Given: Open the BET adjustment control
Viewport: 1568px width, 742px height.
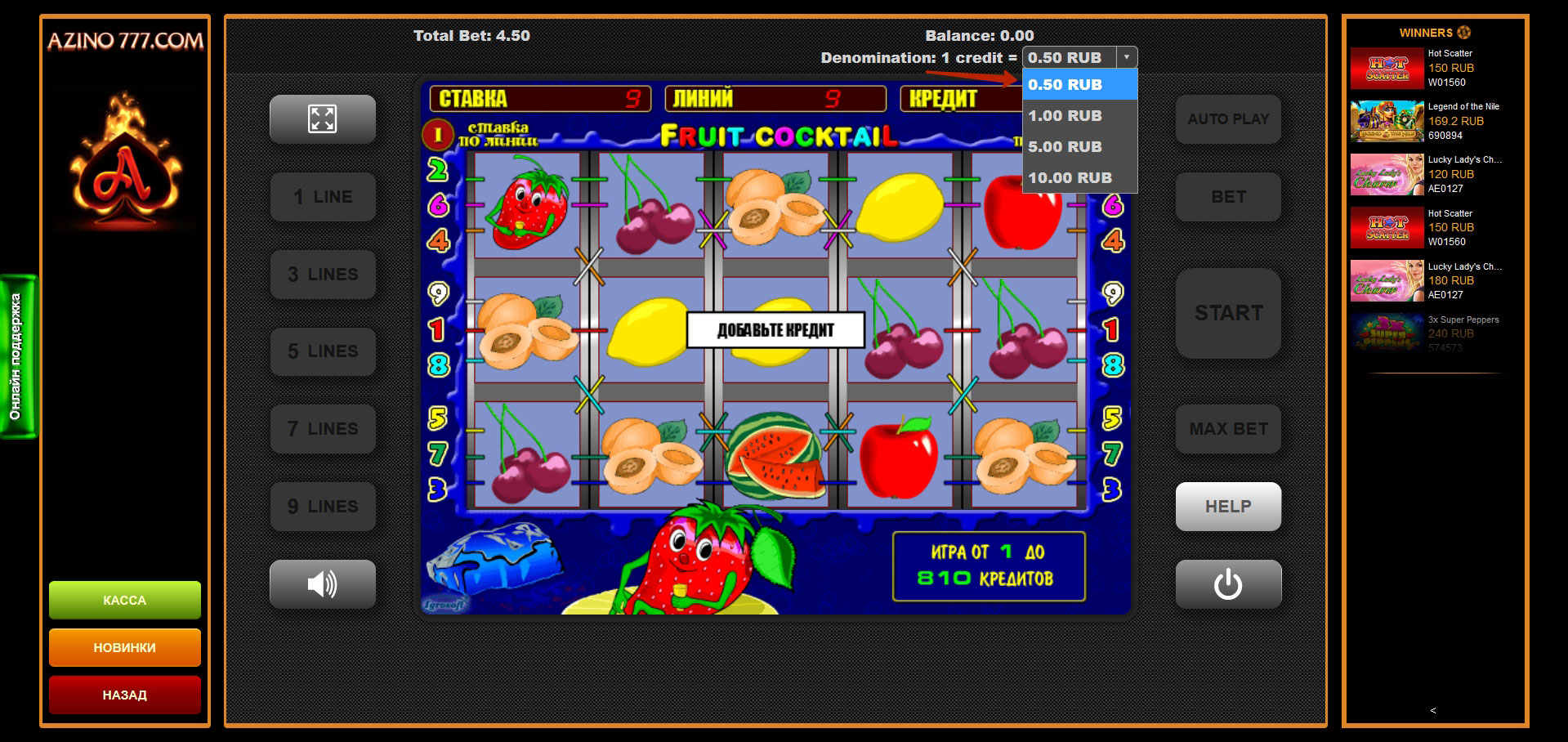Looking at the screenshot, I should pos(1227,196).
